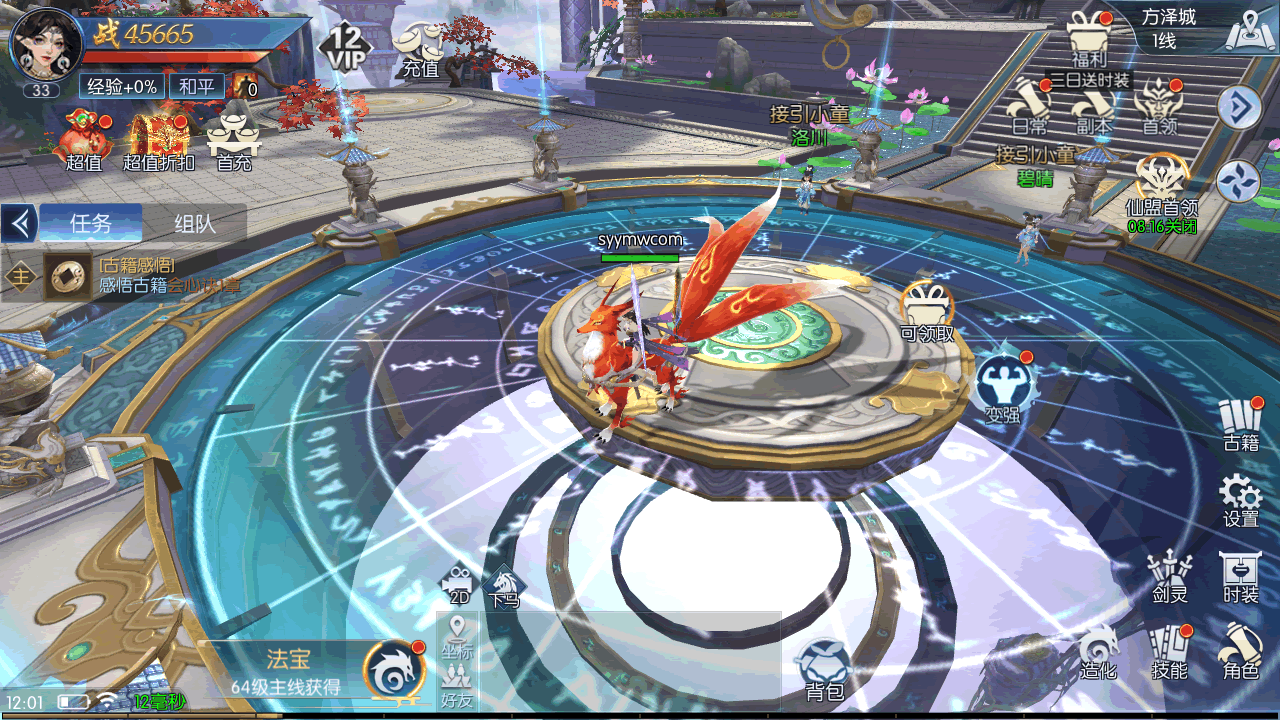This screenshot has width=1280, height=720.
Task: Open the 超值折扣 treasure chest offer
Action: [x=158, y=140]
